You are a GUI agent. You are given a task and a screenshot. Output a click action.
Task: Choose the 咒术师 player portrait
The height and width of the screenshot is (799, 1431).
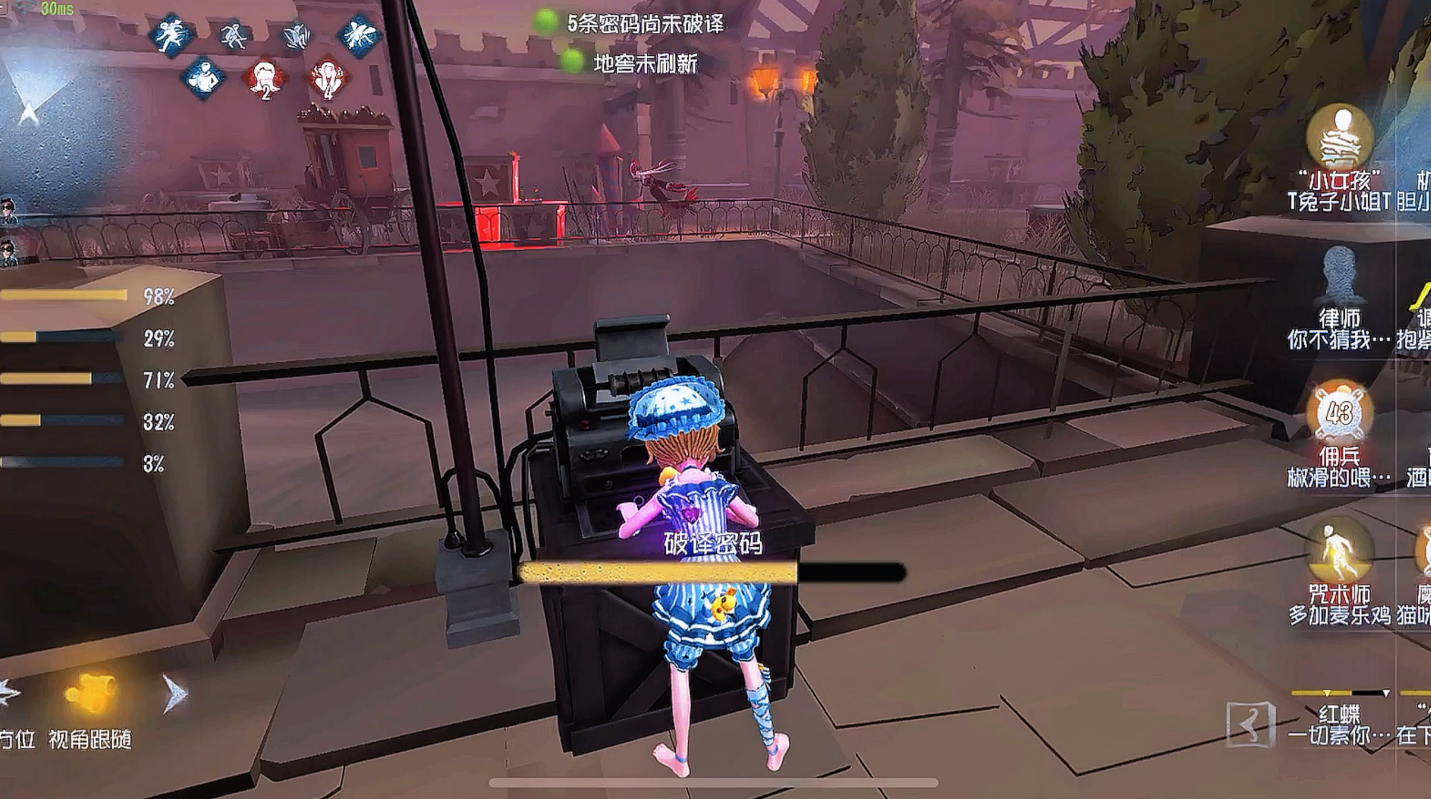(x=1339, y=551)
